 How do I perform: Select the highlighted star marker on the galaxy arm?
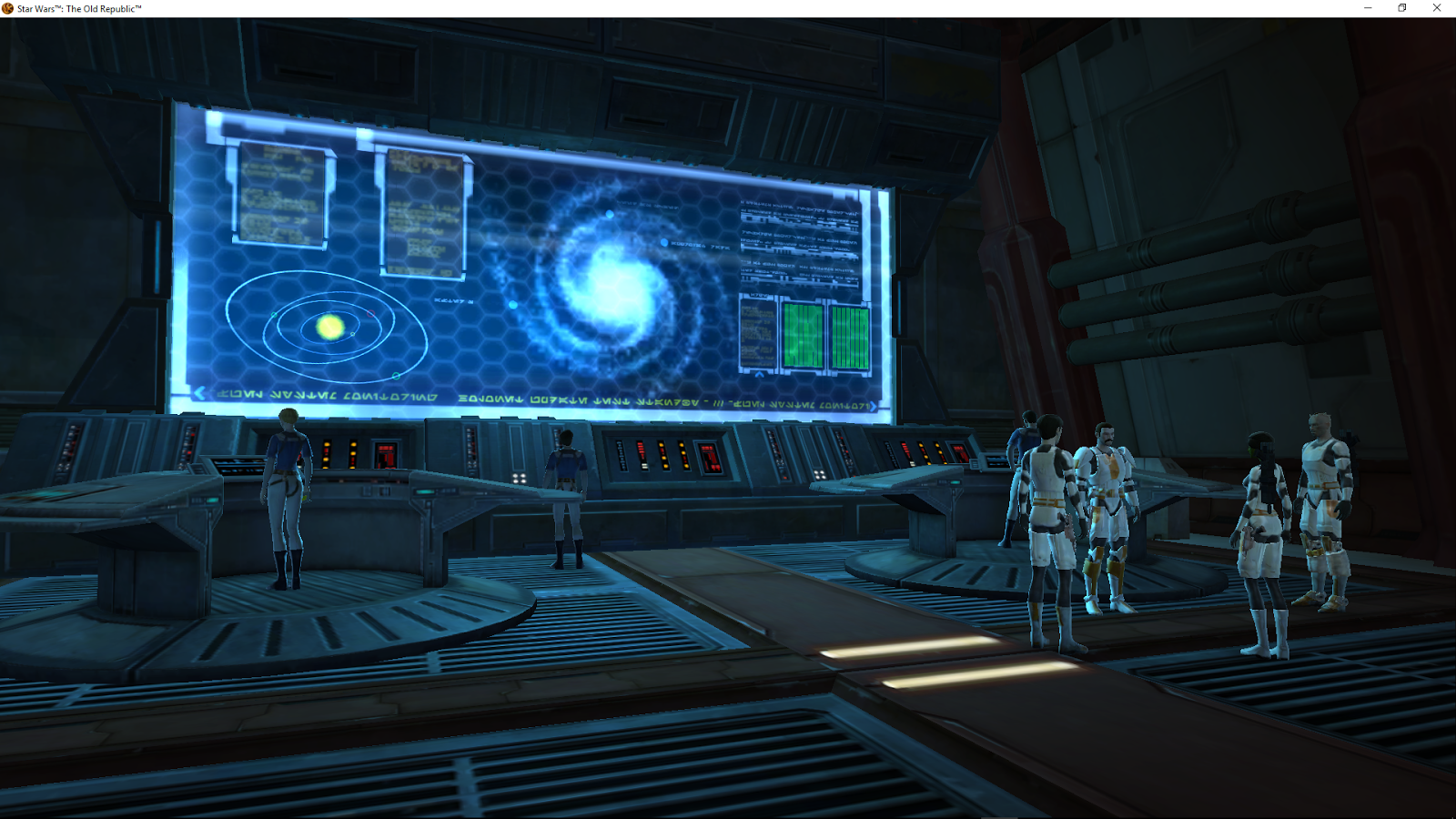pyautogui.click(x=664, y=243)
